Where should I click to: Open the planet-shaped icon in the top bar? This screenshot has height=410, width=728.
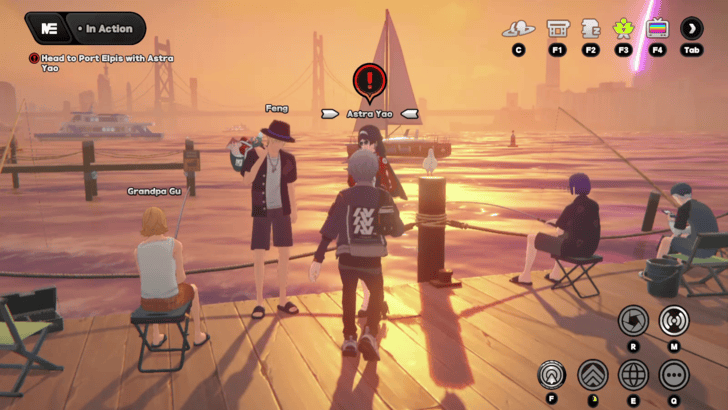[x=518, y=29]
